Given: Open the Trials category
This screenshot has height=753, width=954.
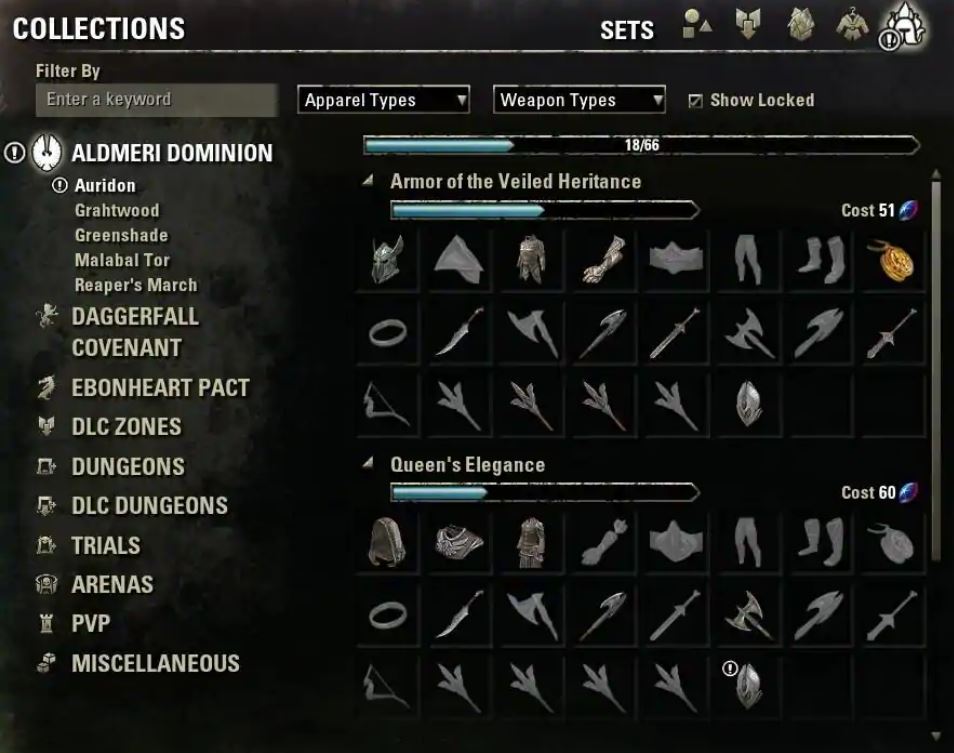Looking at the screenshot, I should 105,546.
